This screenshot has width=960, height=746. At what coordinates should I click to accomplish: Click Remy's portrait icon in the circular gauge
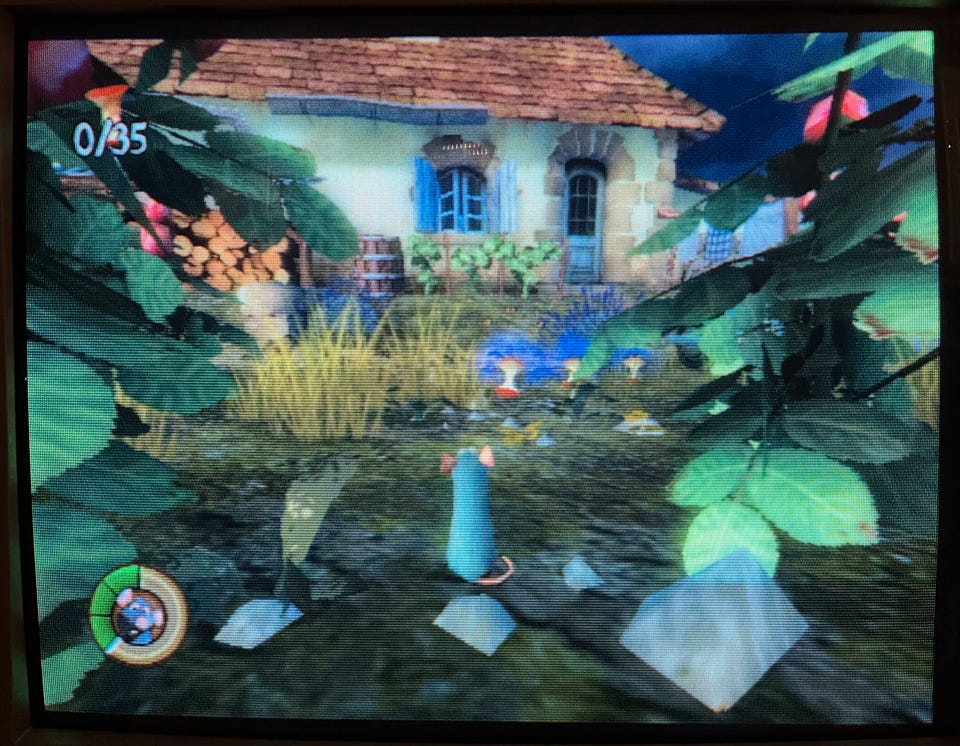click(x=139, y=614)
